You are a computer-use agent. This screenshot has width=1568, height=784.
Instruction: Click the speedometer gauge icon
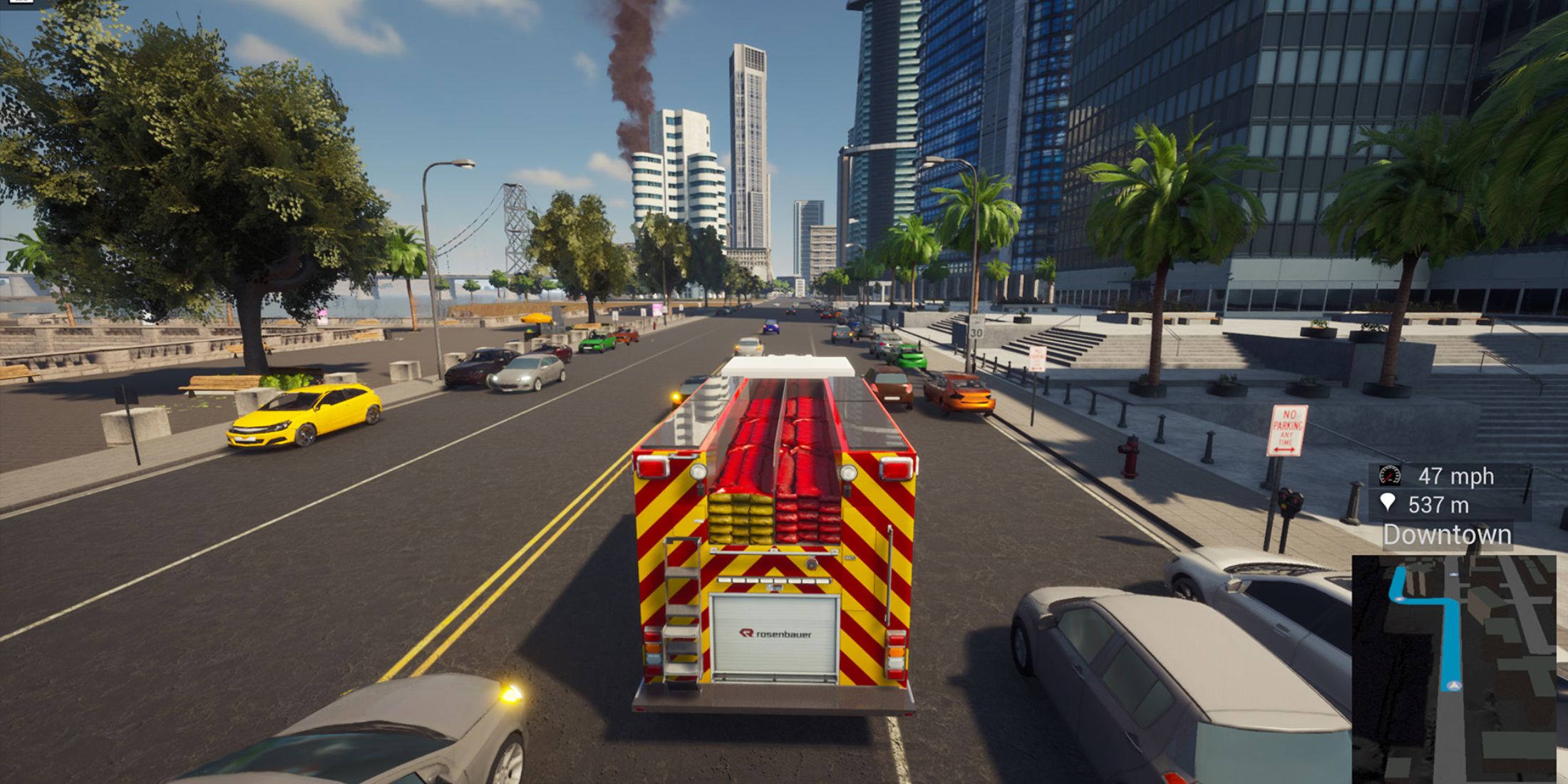(x=1389, y=475)
